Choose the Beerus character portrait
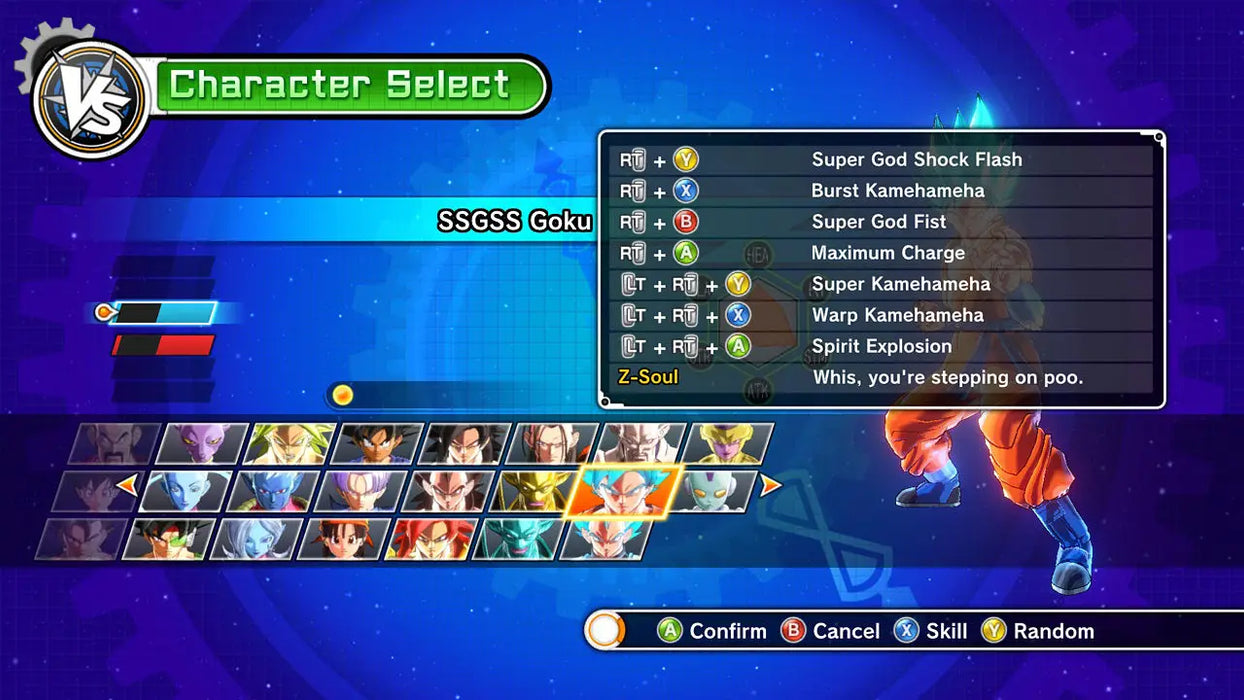 click(203, 443)
